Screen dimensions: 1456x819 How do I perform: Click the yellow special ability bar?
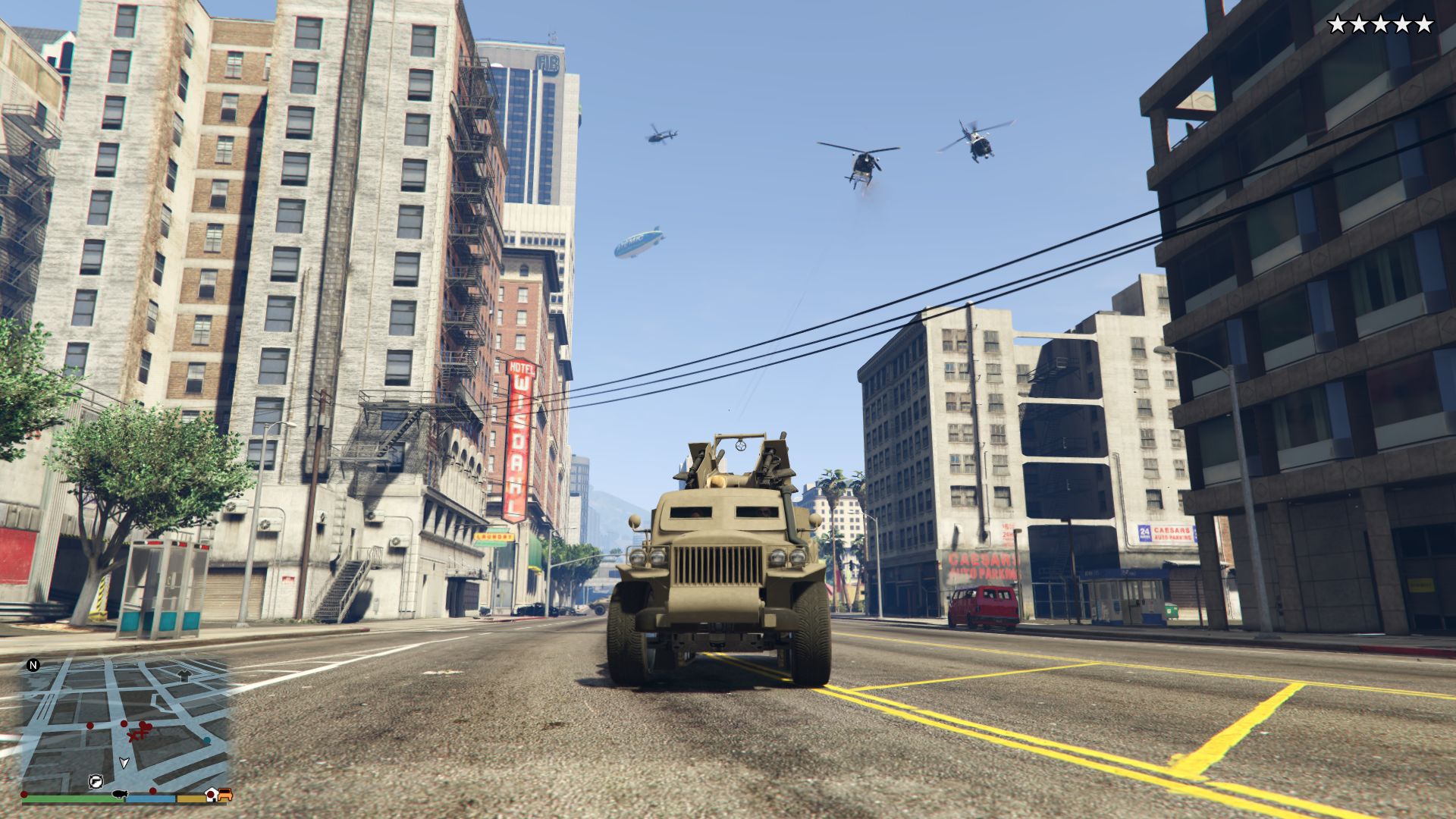pos(191,799)
